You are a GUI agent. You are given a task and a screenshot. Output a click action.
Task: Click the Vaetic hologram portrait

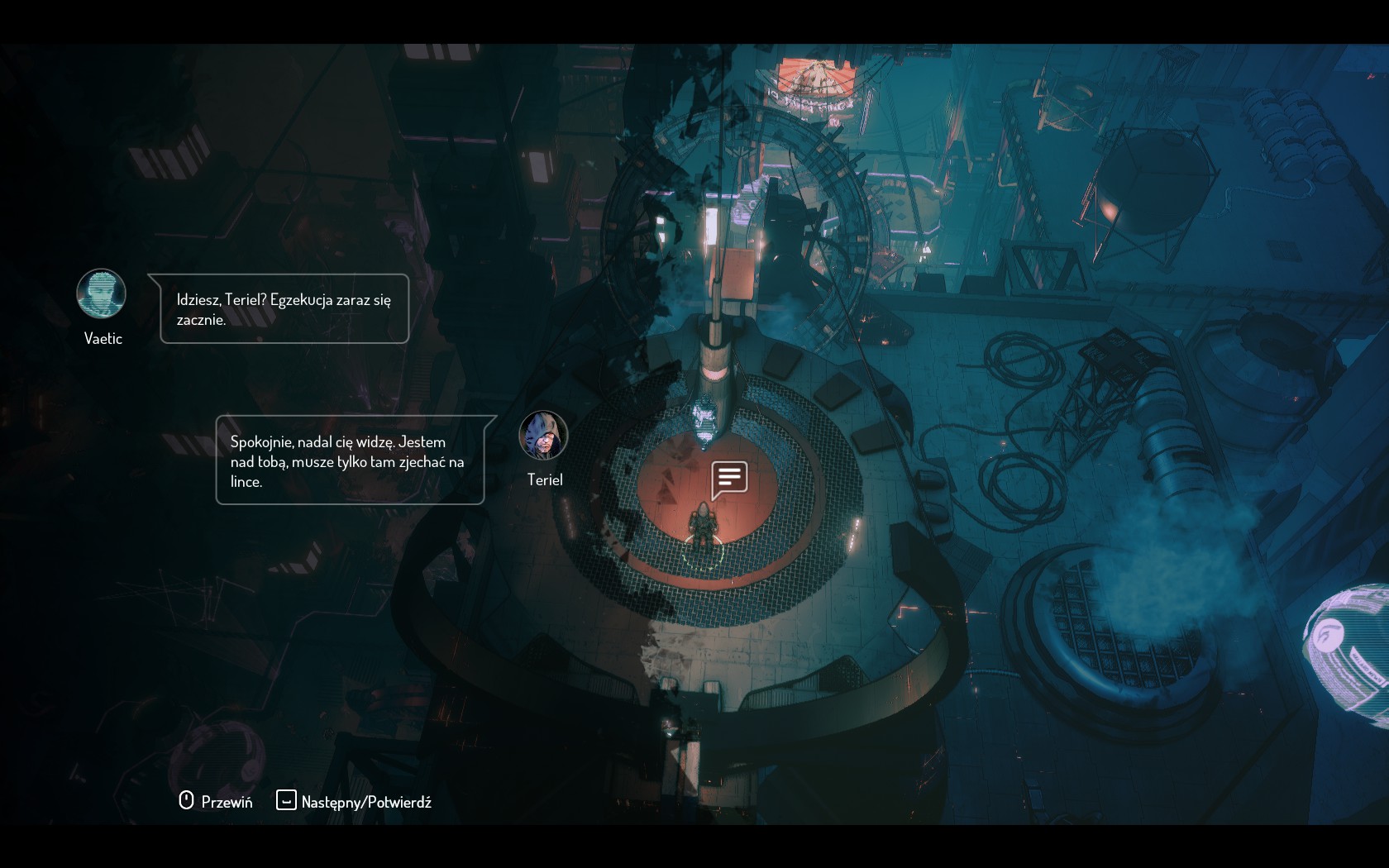coord(102,293)
